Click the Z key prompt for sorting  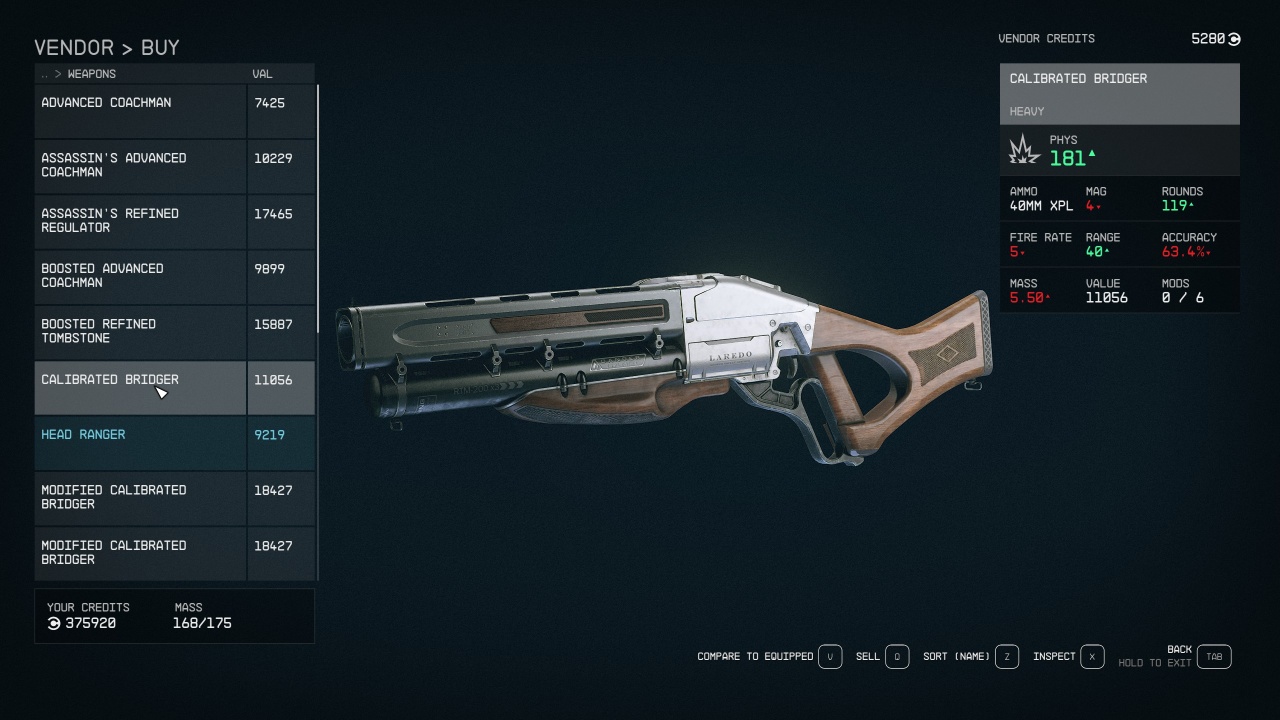1007,657
